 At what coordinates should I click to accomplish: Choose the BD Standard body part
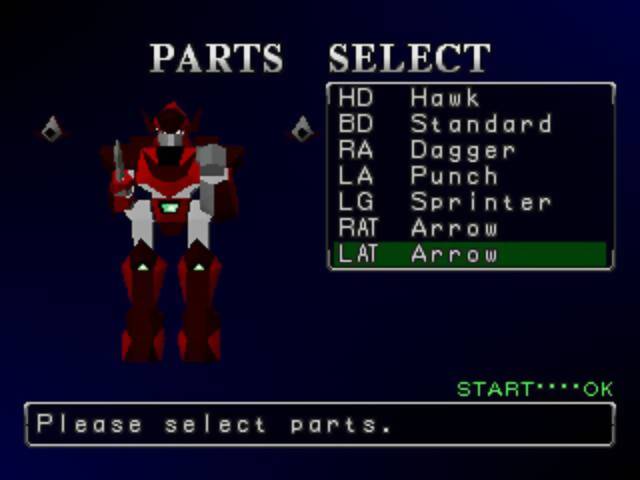pyautogui.click(x=470, y=124)
